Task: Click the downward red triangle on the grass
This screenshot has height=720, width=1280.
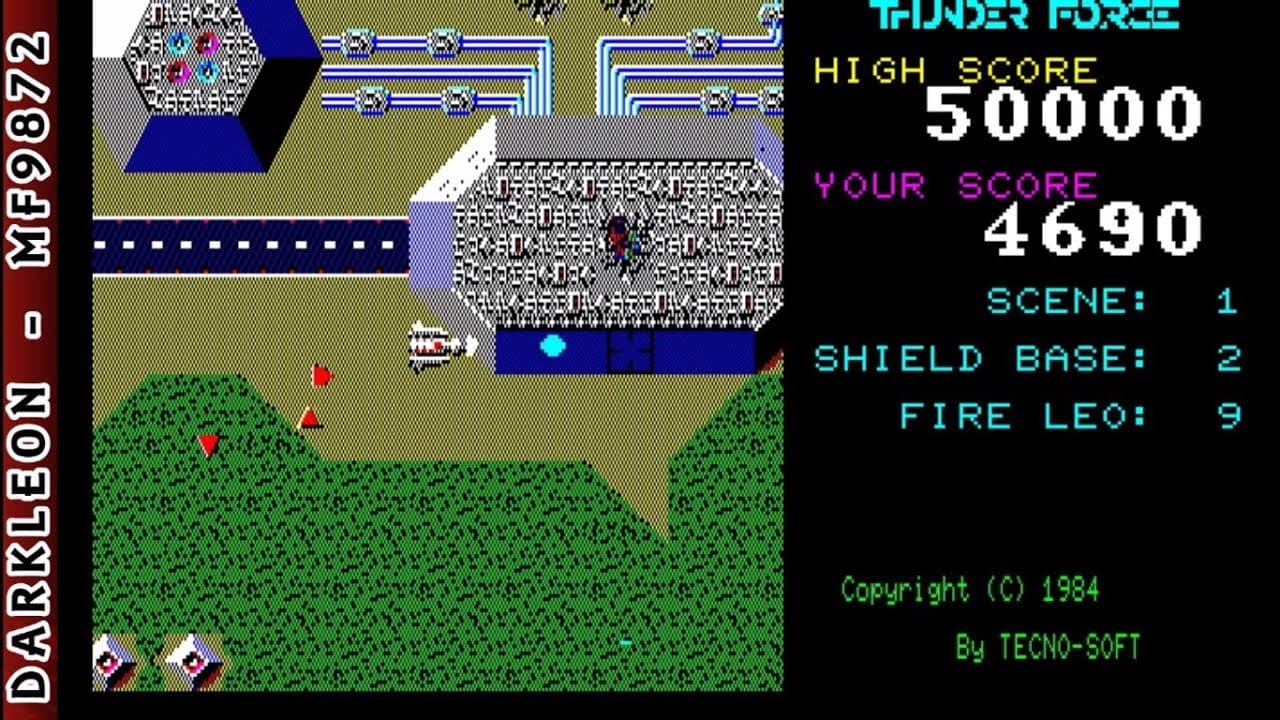Action: (207, 444)
